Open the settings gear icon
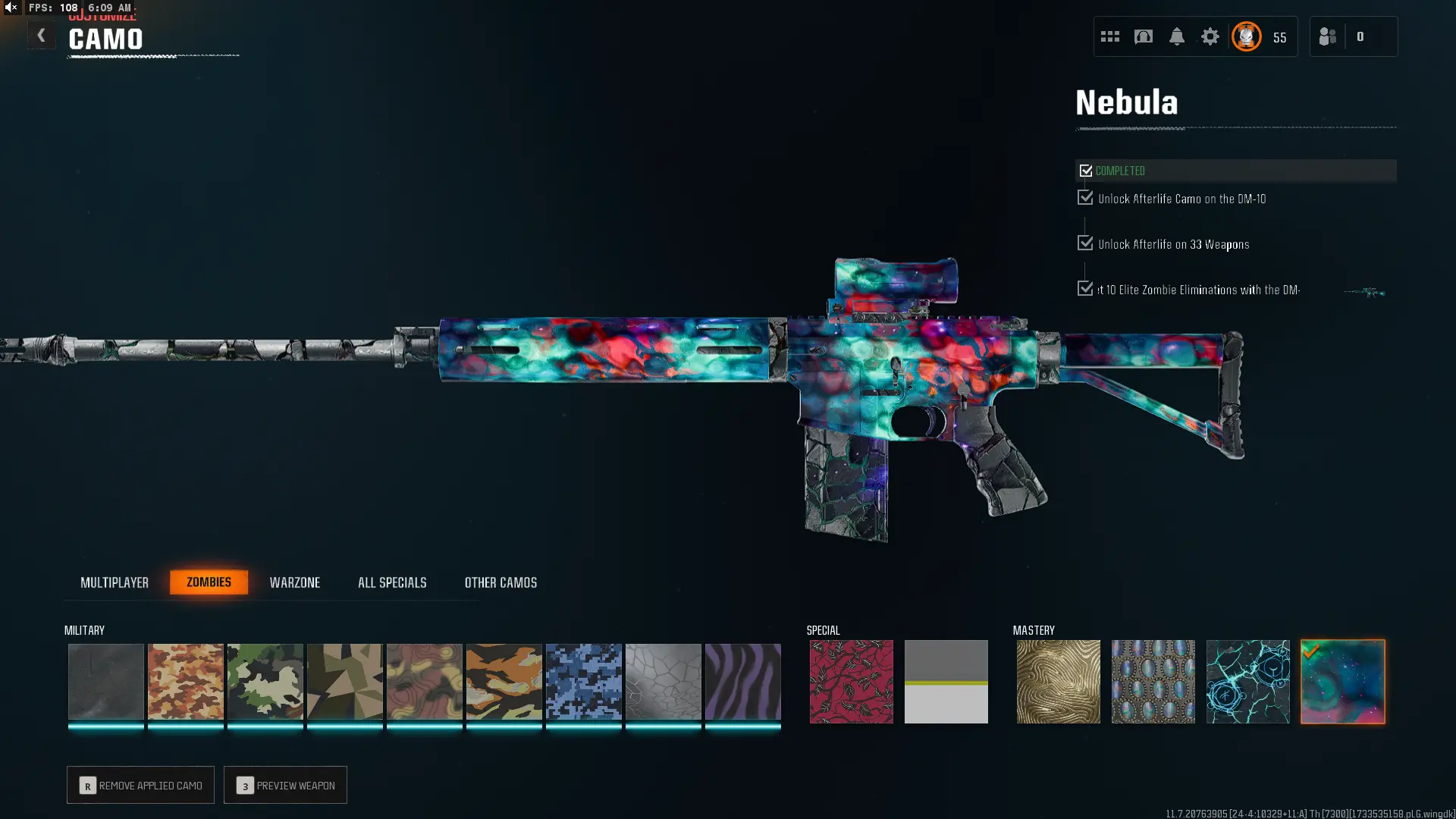The image size is (1456, 819). (1210, 36)
